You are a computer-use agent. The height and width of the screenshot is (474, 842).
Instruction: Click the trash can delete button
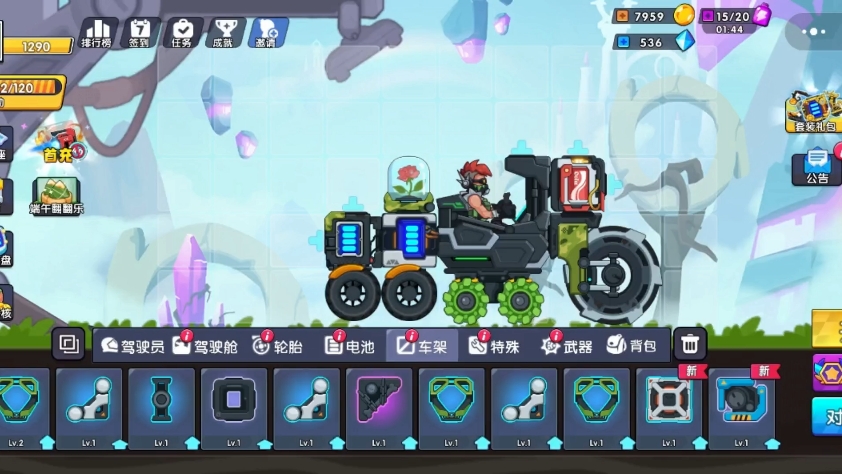[689, 345]
